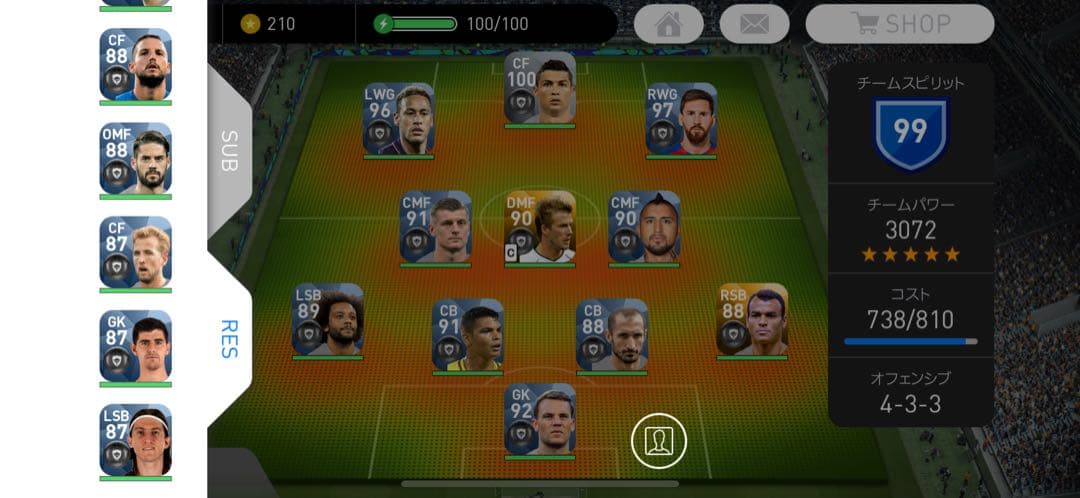Select the GK 92 goalkeeper card
The image size is (1080, 498).
click(x=540, y=419)
